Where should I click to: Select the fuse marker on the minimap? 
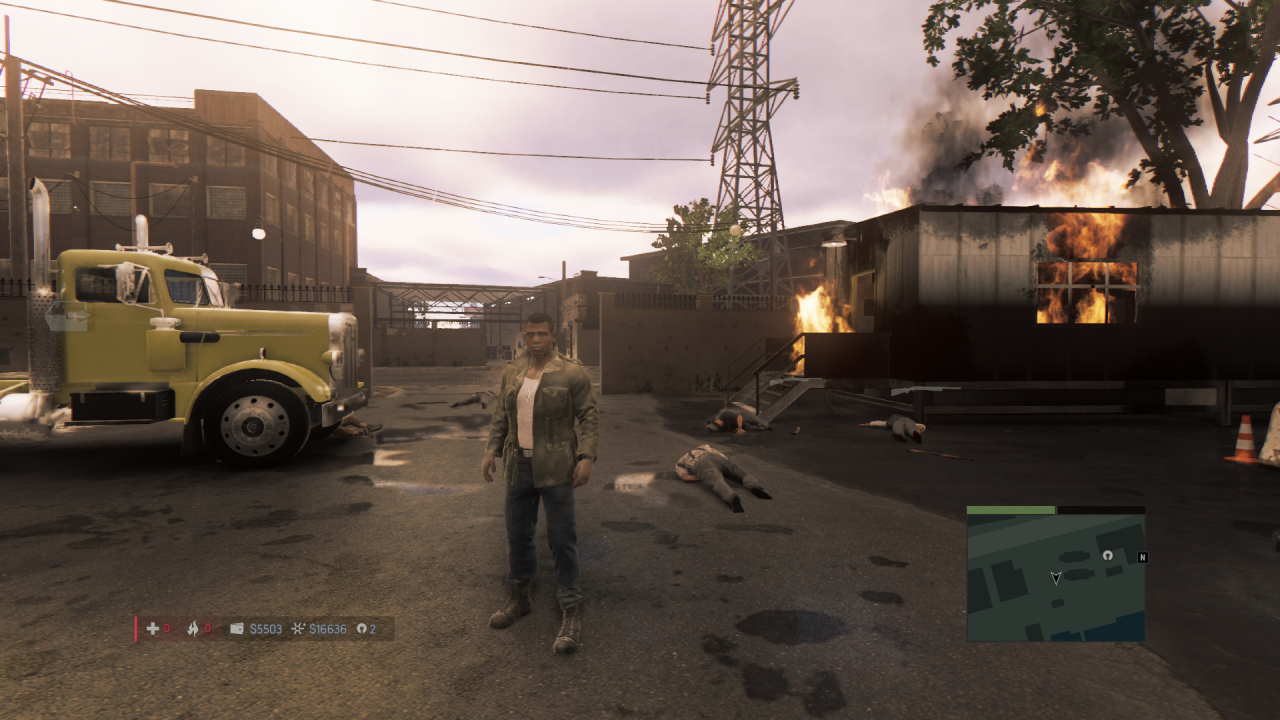coord(1107,554)
